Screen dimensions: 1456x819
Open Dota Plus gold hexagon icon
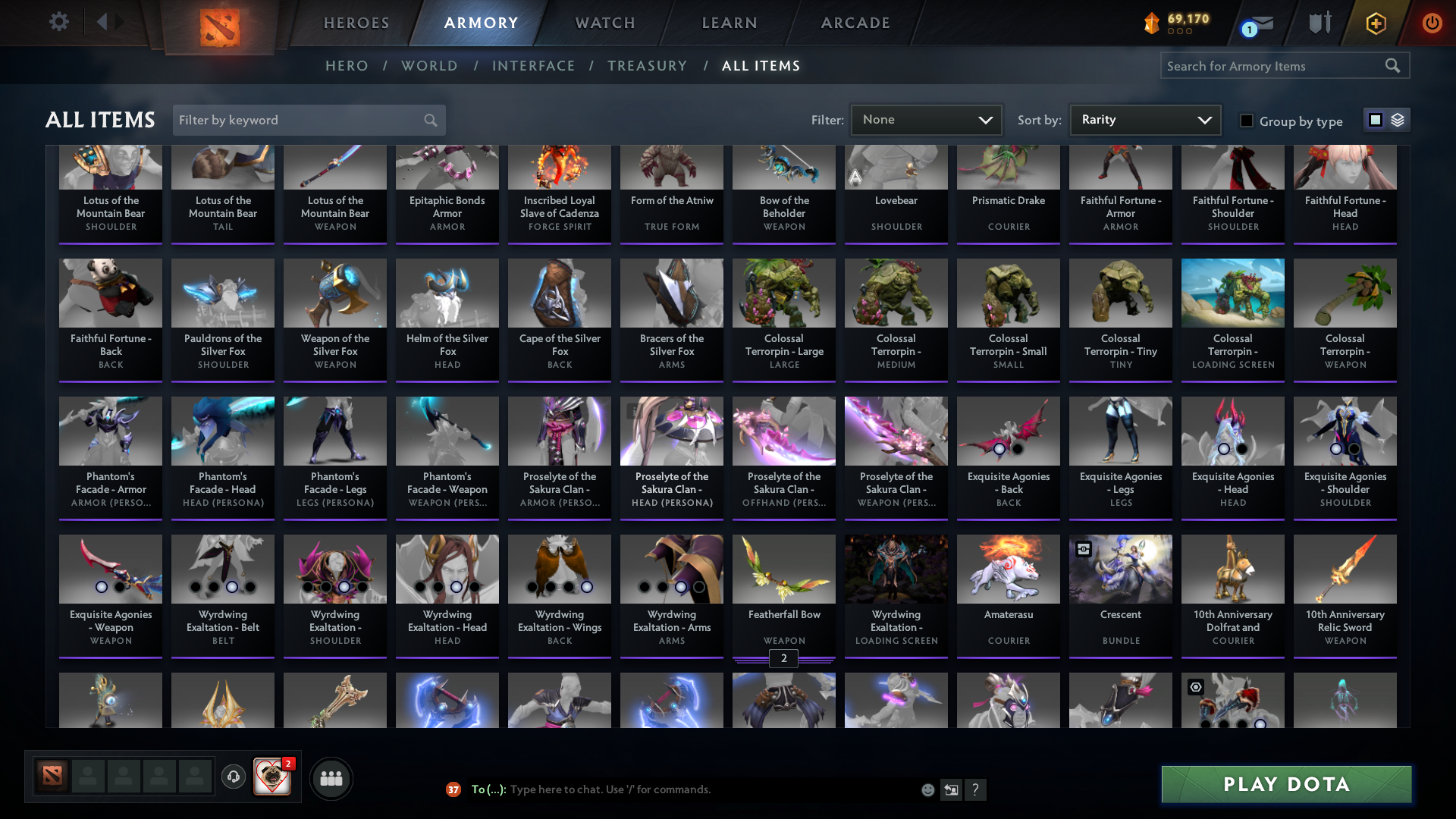[1376, 24]
